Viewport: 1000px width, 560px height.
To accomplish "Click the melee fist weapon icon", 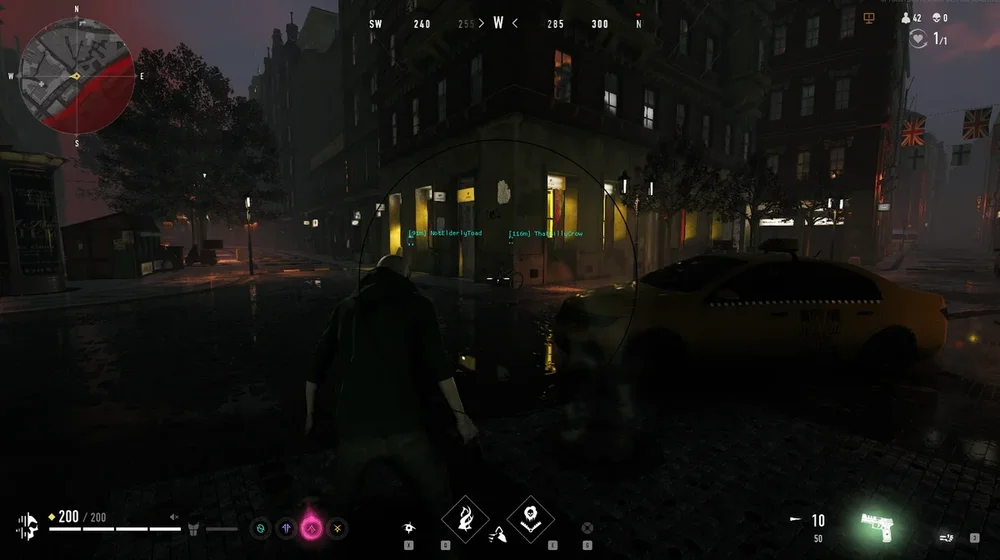I will pyautogui.click(x=946, y=538).
